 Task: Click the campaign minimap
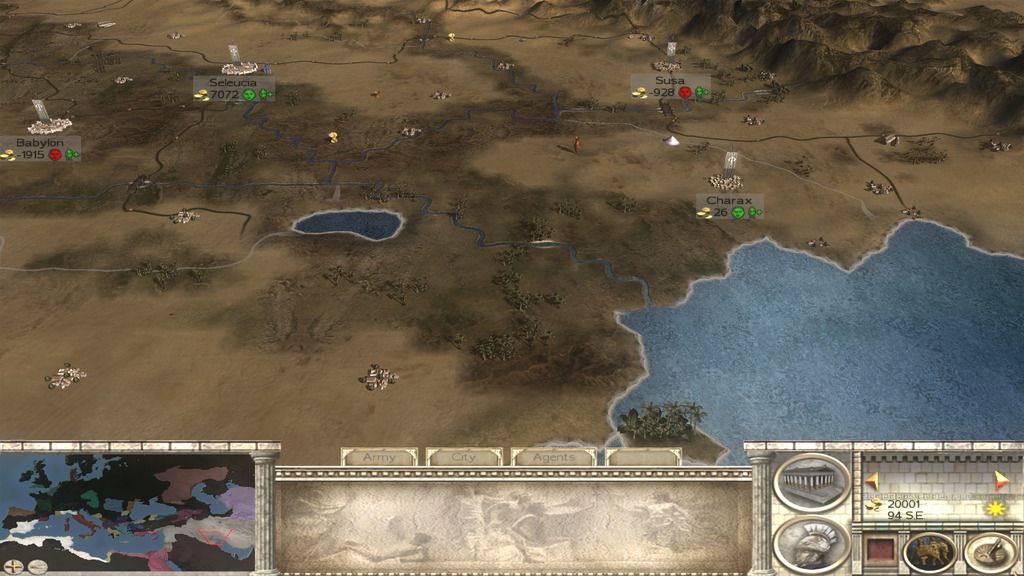(127, 500)
